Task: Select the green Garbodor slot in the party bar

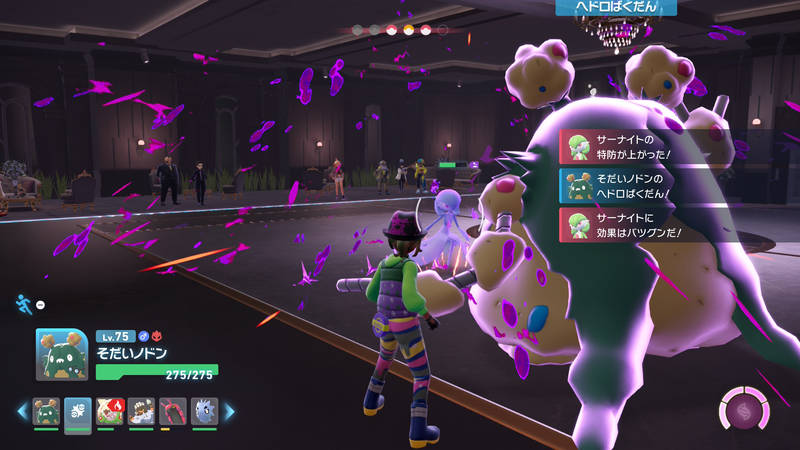Action: pos(46,411)
